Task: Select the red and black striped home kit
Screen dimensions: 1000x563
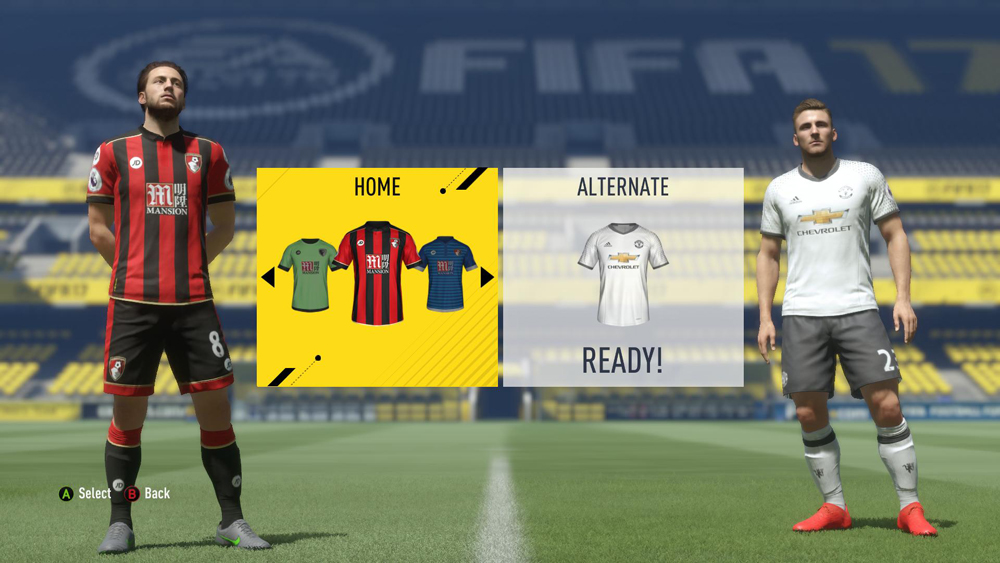Action: (x=377, y=272)
